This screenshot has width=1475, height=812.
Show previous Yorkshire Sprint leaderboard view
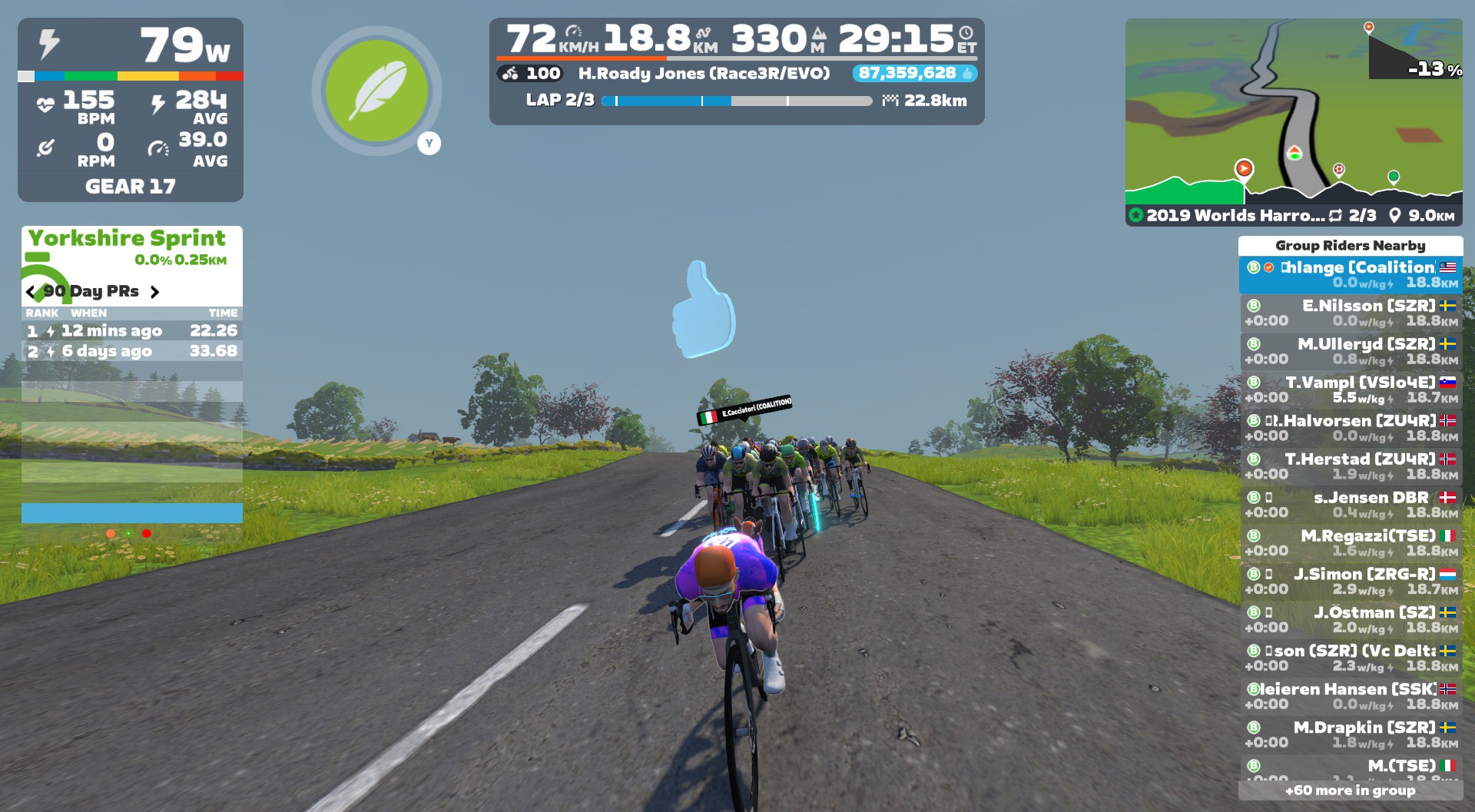click(x=31, y=292)
